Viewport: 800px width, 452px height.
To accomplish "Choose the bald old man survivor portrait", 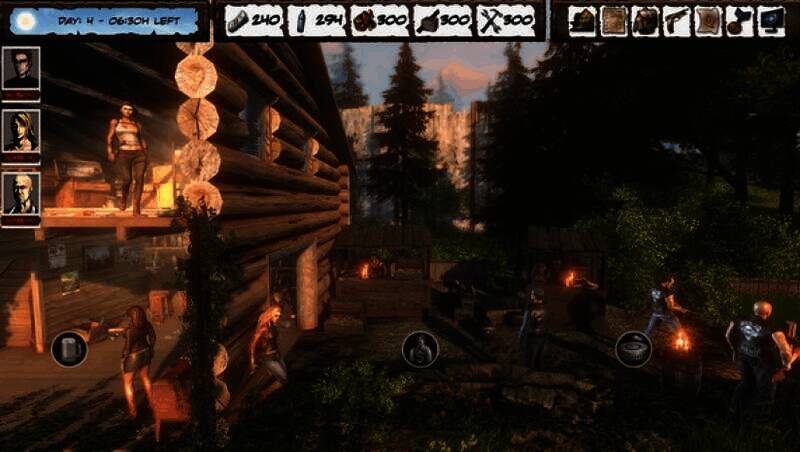I will [x=21, y=193].
